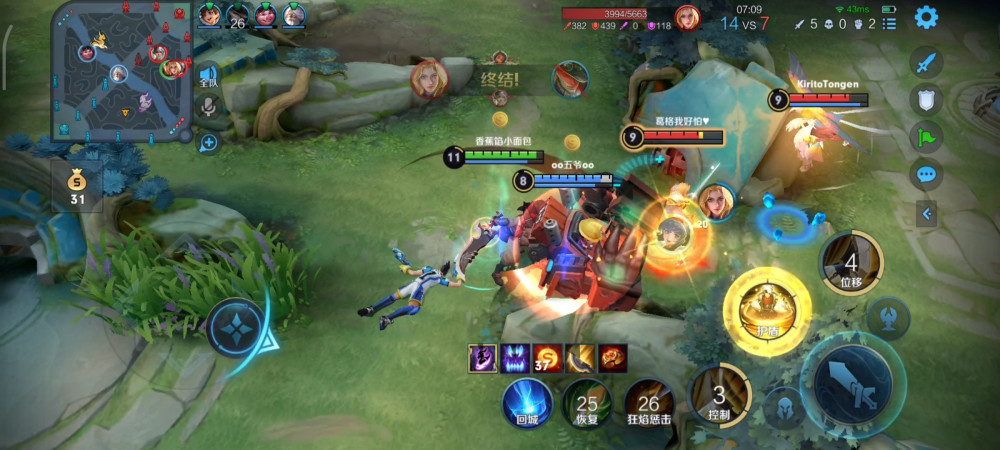
Task: Open the chat bubble quick messages
Action: point(926,175)
